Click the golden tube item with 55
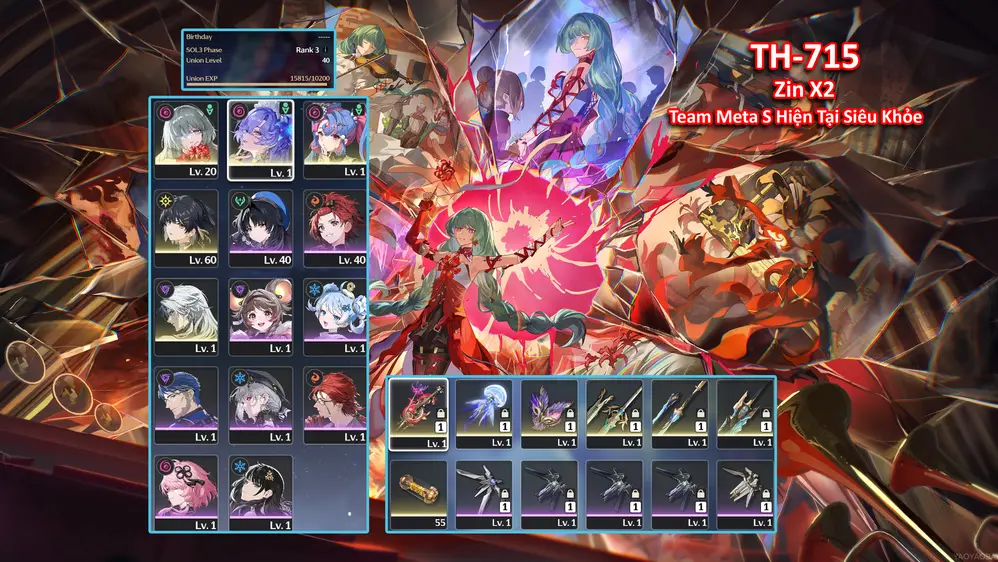Viewport: 998px width, 562px height. tap(418, 494)
